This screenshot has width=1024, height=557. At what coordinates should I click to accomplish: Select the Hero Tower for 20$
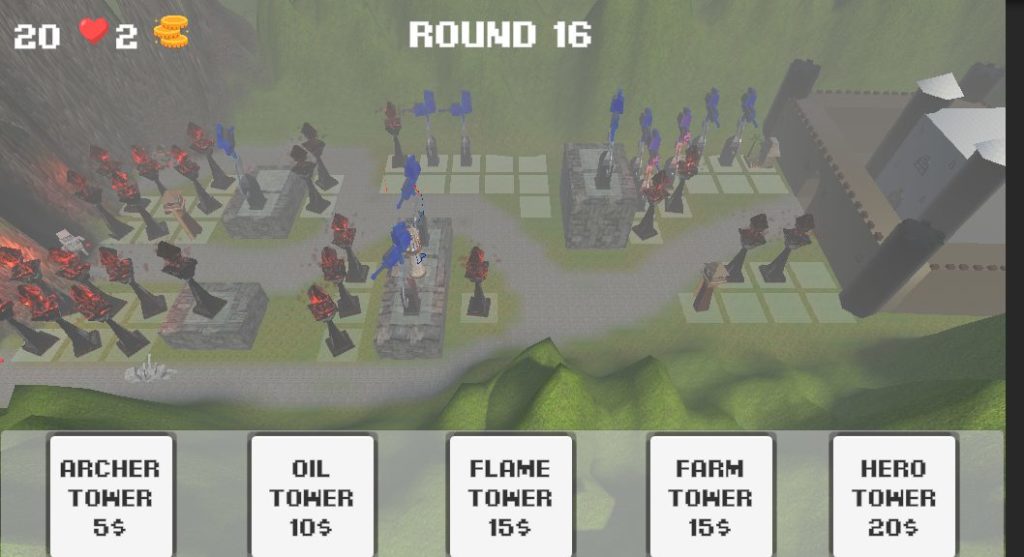click(893, 496)
